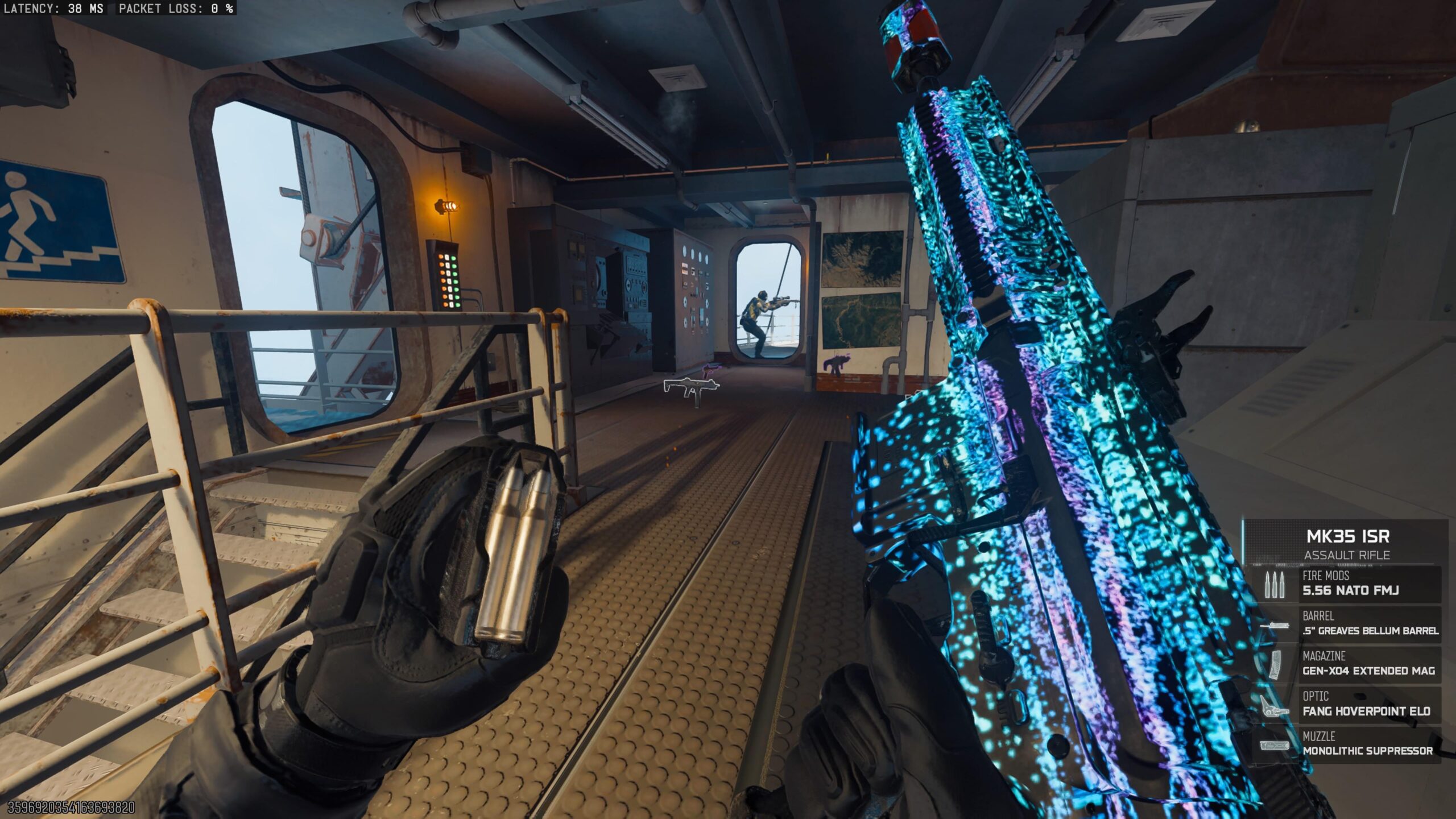Screen dimensions: 1456x819
Task: Click the Monolithic Suppressor muzzle row
Action: pyautogui.click(x=1349, y=744)
